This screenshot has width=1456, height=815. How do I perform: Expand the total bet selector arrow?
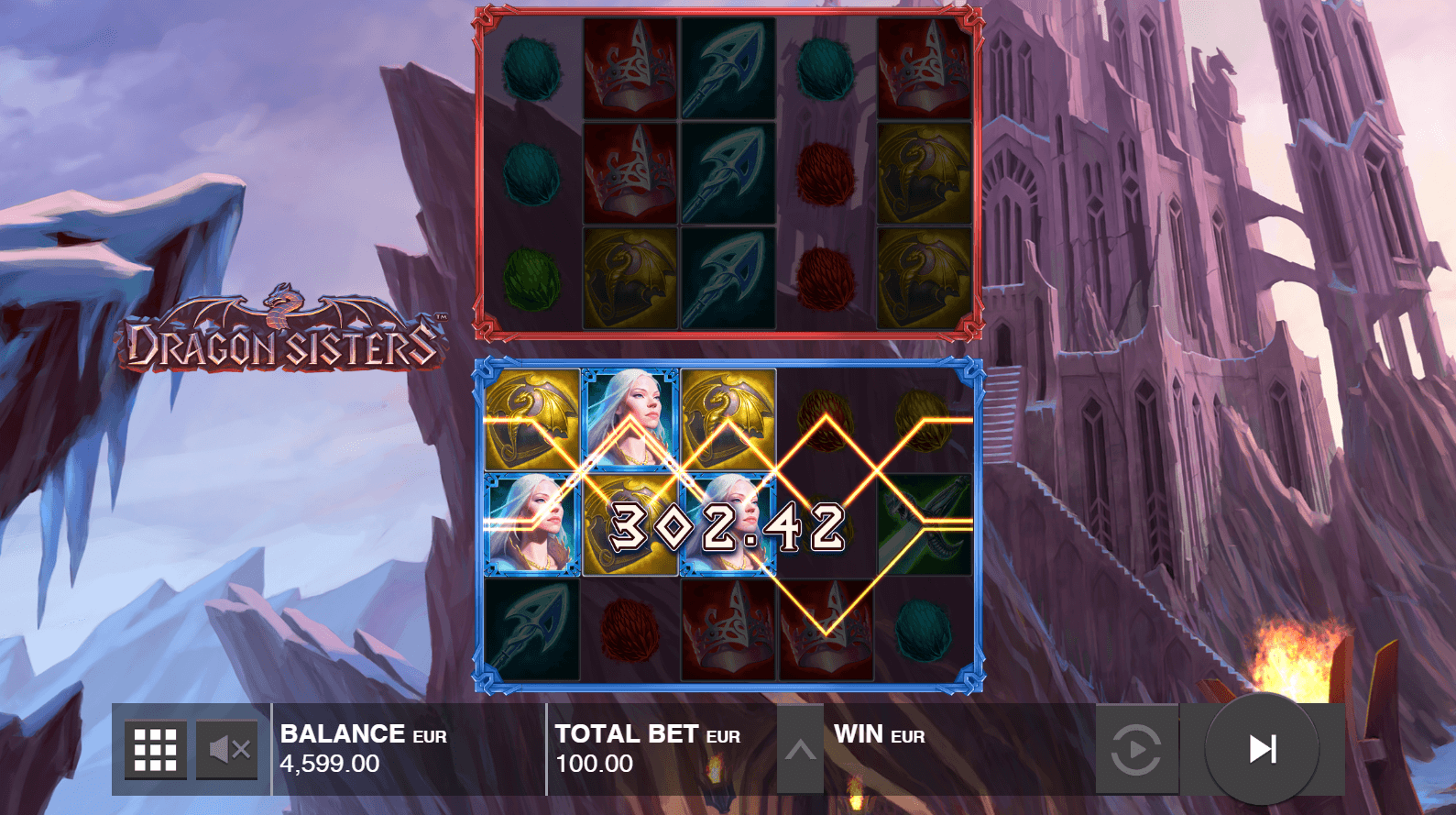(x=800, y=750)
